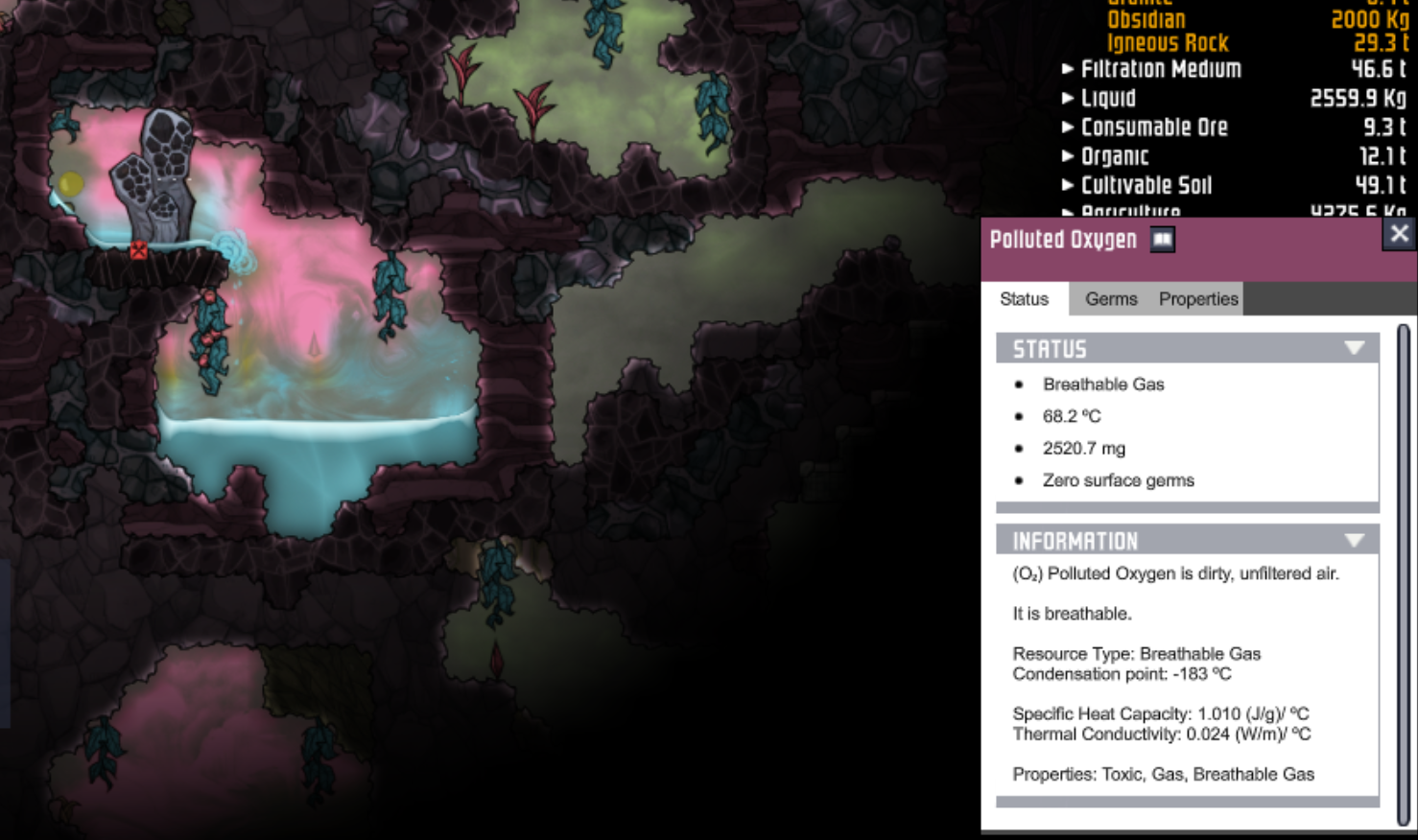
Task: Open the Properties tab
Action: click(1196, 299)
